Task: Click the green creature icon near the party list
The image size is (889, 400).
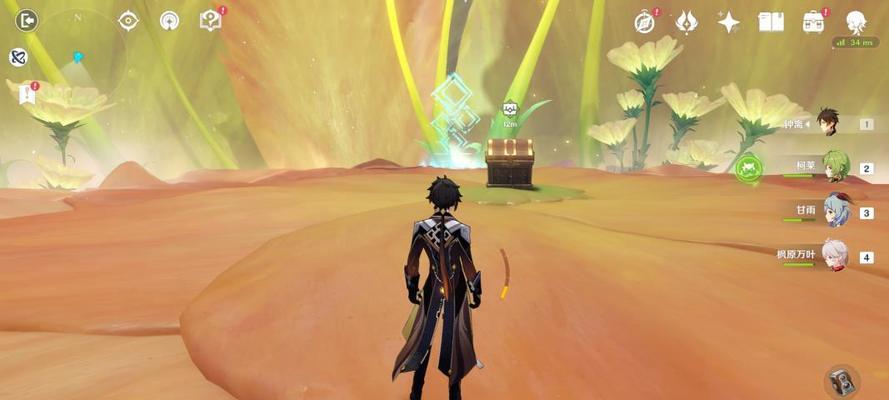Action: coord(748,168)
